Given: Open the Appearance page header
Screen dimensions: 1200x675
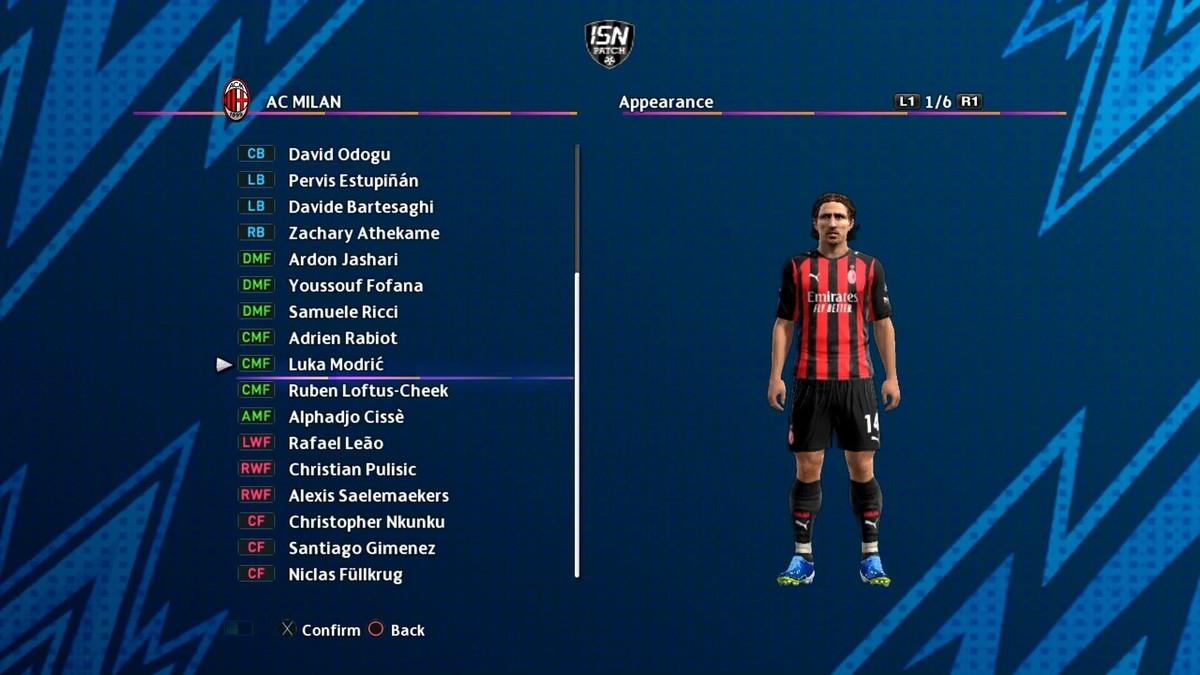Looking at the screenshot, I should (666, 102).
